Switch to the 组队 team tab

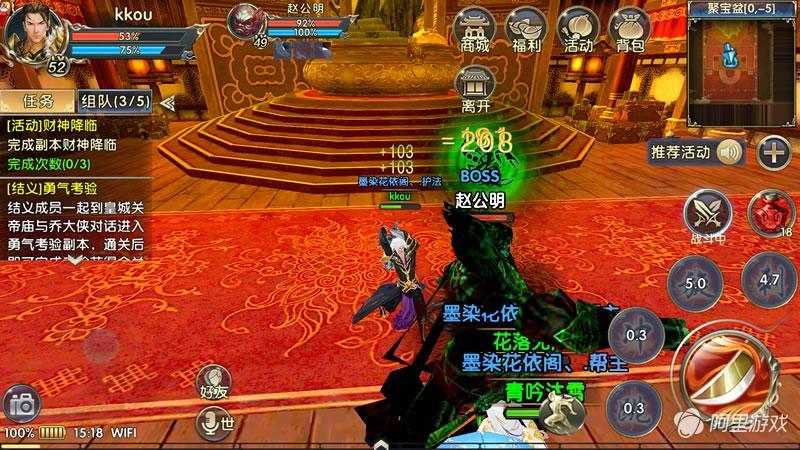pyautogui.click(x=115, y=101)
